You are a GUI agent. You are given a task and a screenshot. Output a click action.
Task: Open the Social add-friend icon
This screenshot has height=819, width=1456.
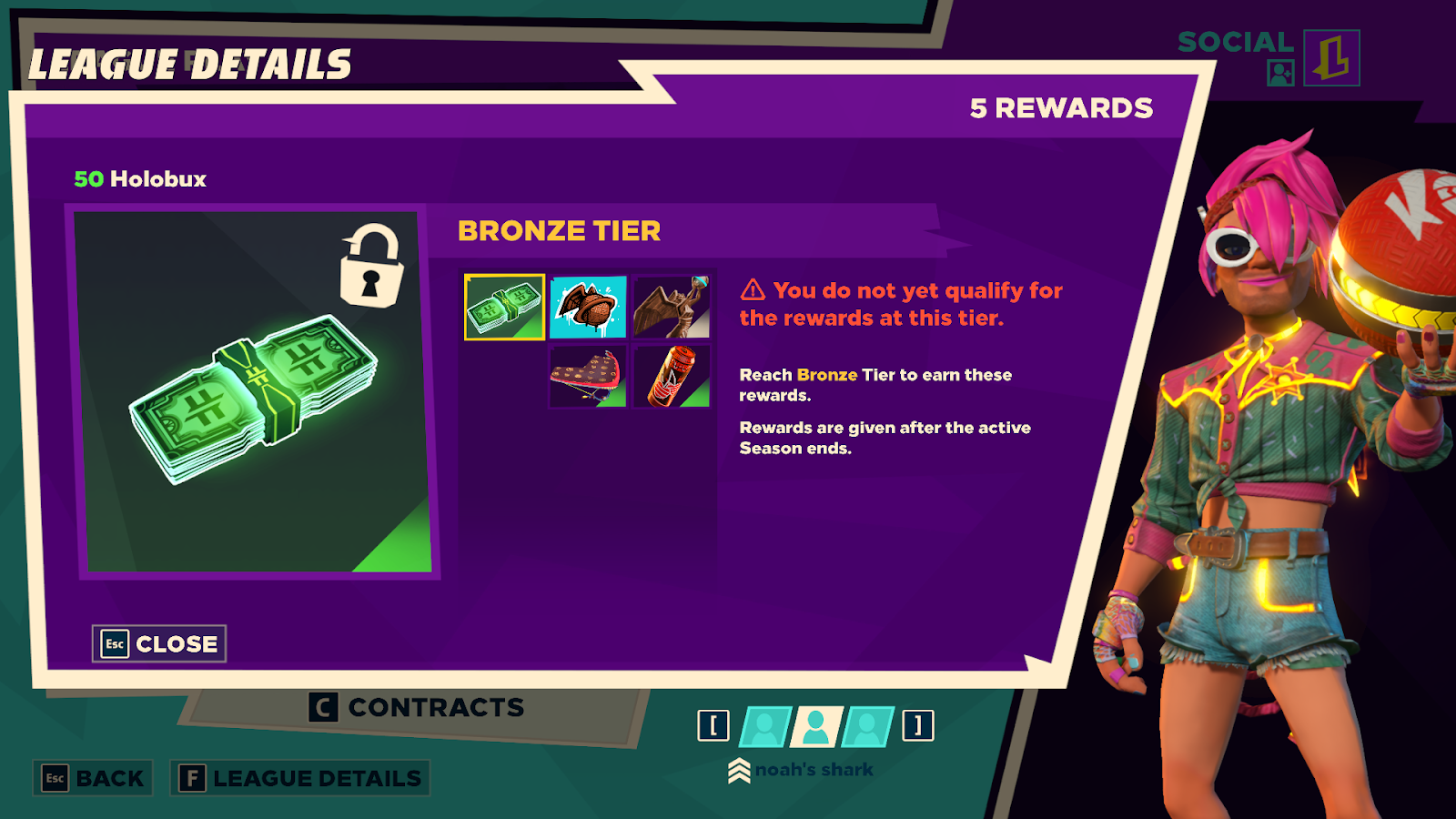click(x=1280, y=73)
